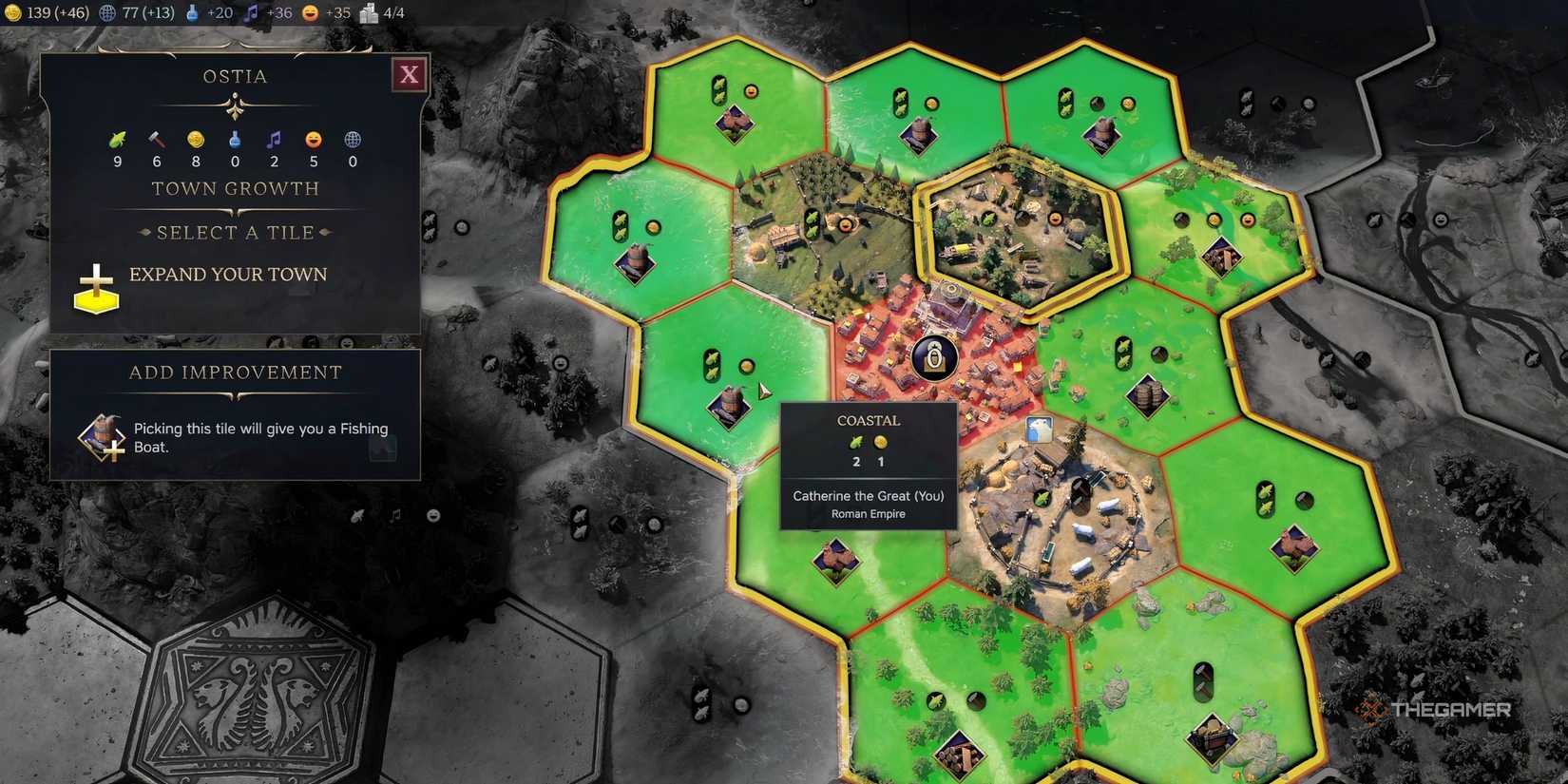Select the Expand Your Town icon
Screen dimensions: 1568x784
pyautogui.click(x=95, y=288)
